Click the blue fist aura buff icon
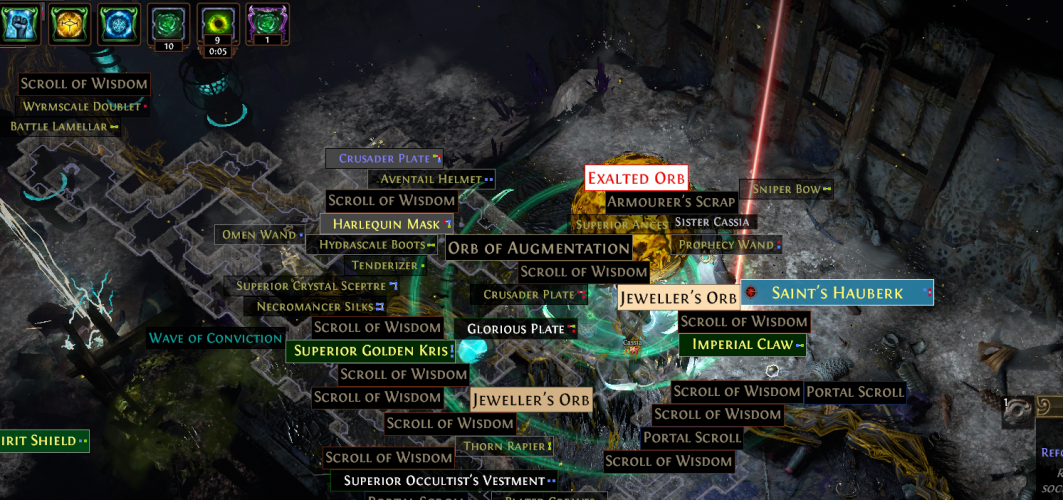 [20, 22]
